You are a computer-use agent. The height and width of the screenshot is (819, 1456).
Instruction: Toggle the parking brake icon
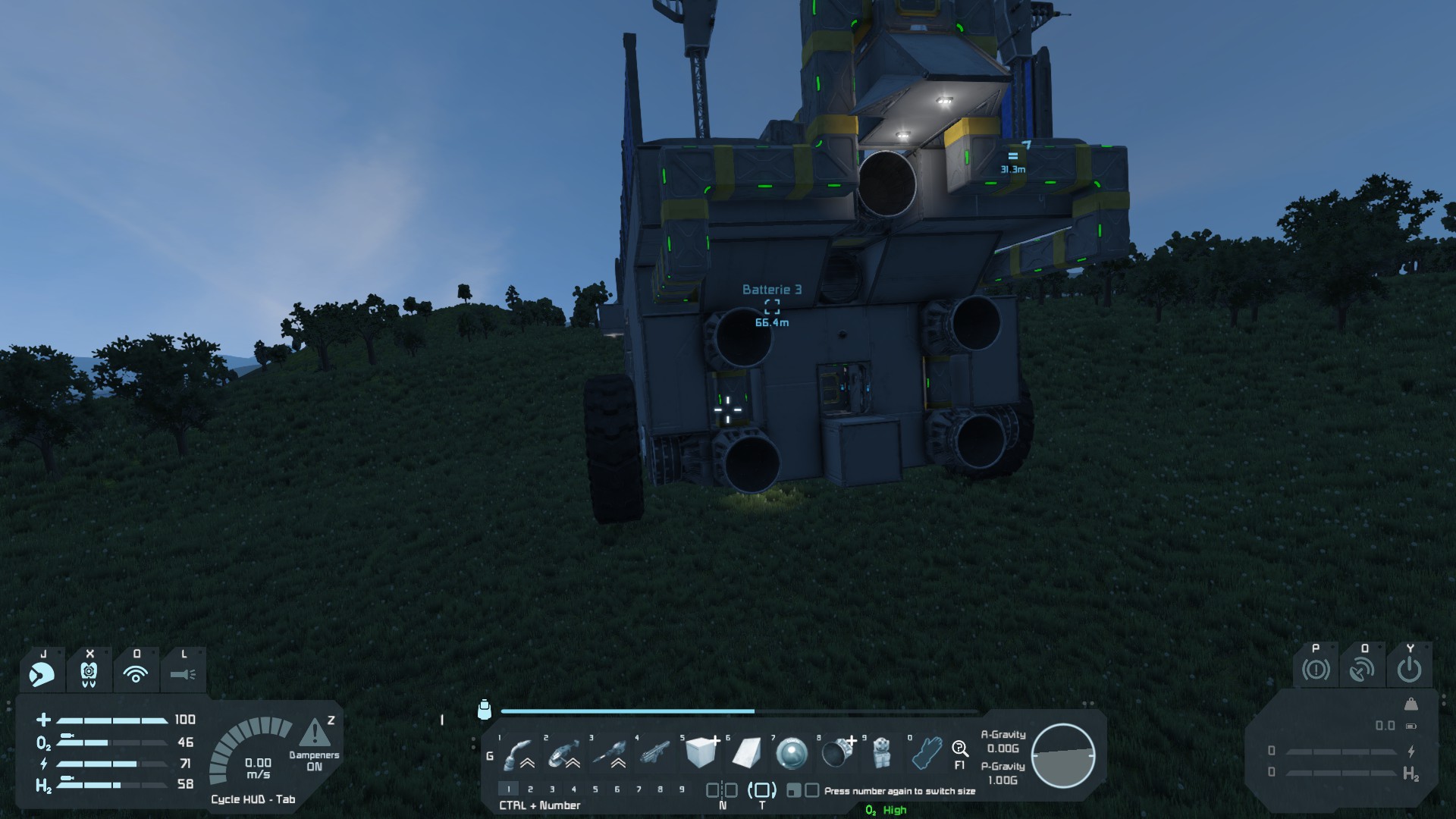1316,670
